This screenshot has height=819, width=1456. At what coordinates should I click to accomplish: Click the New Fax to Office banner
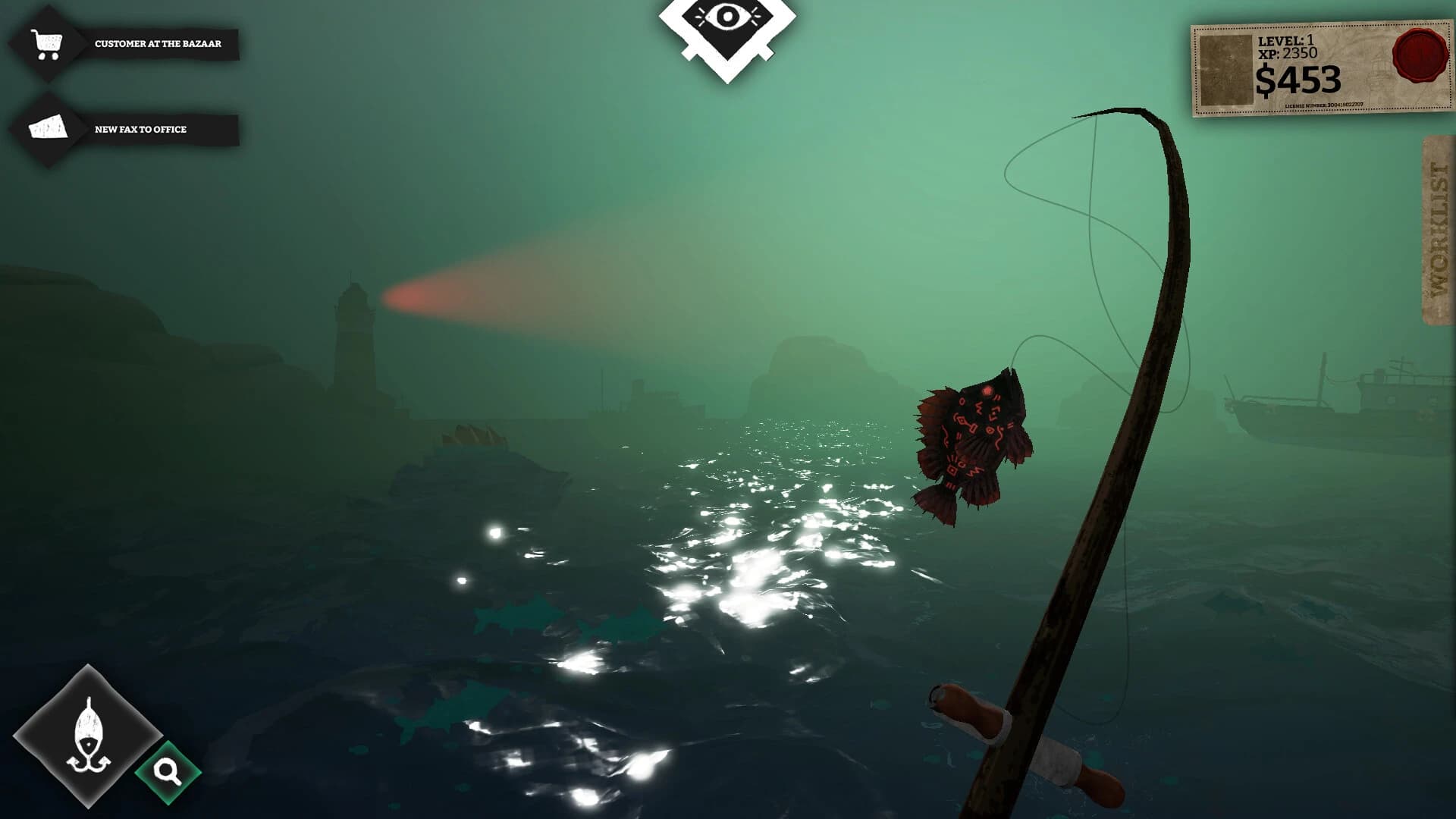(x=140, y=129)
